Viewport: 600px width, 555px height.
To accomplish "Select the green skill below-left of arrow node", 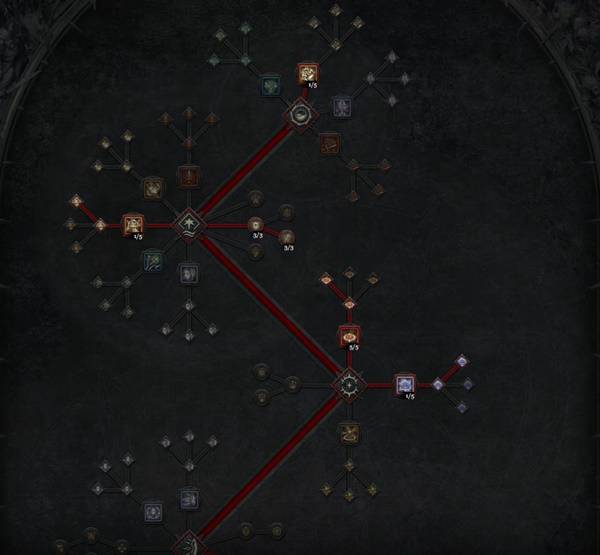I will [x=153, y=261].
